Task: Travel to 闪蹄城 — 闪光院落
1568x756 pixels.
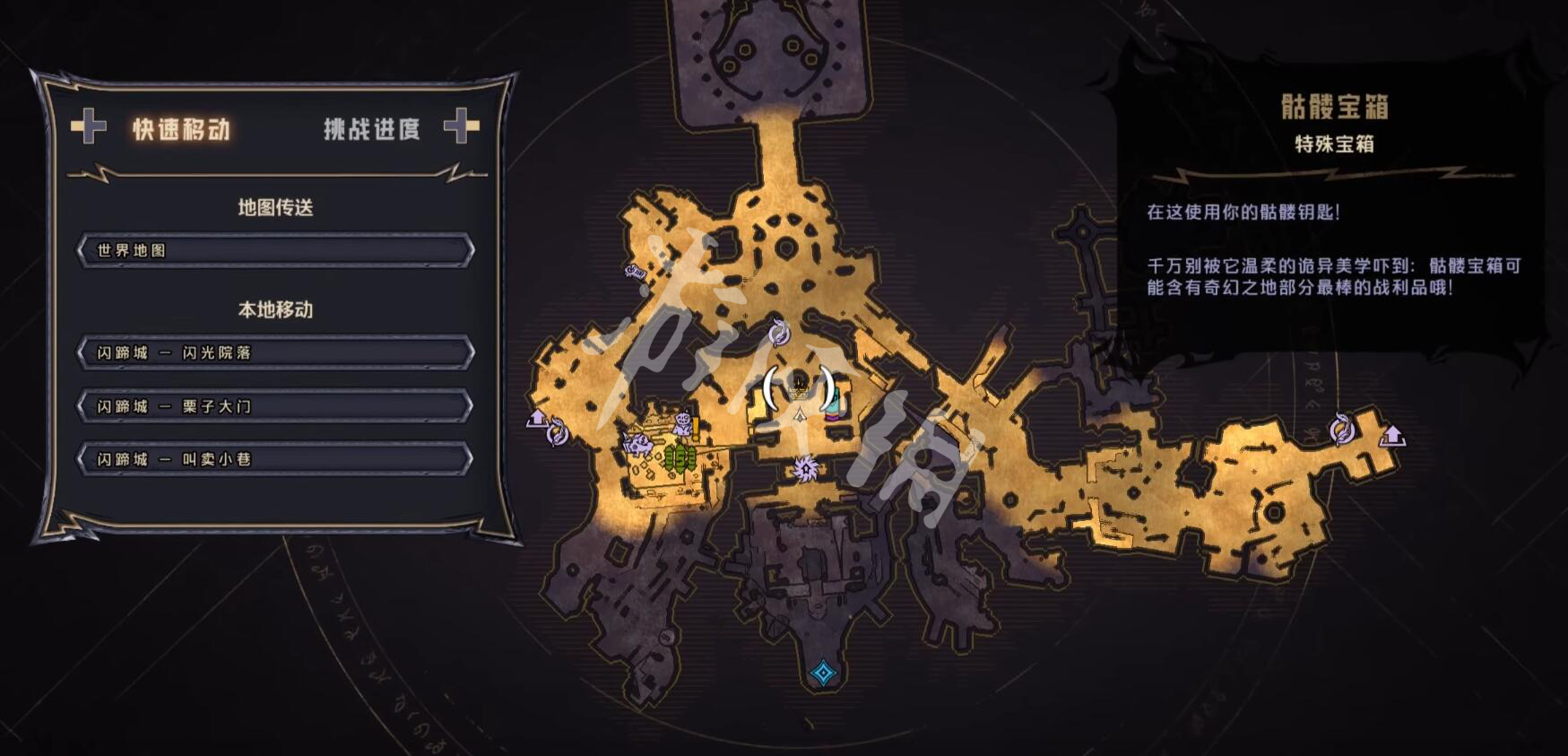Action: 275,352
